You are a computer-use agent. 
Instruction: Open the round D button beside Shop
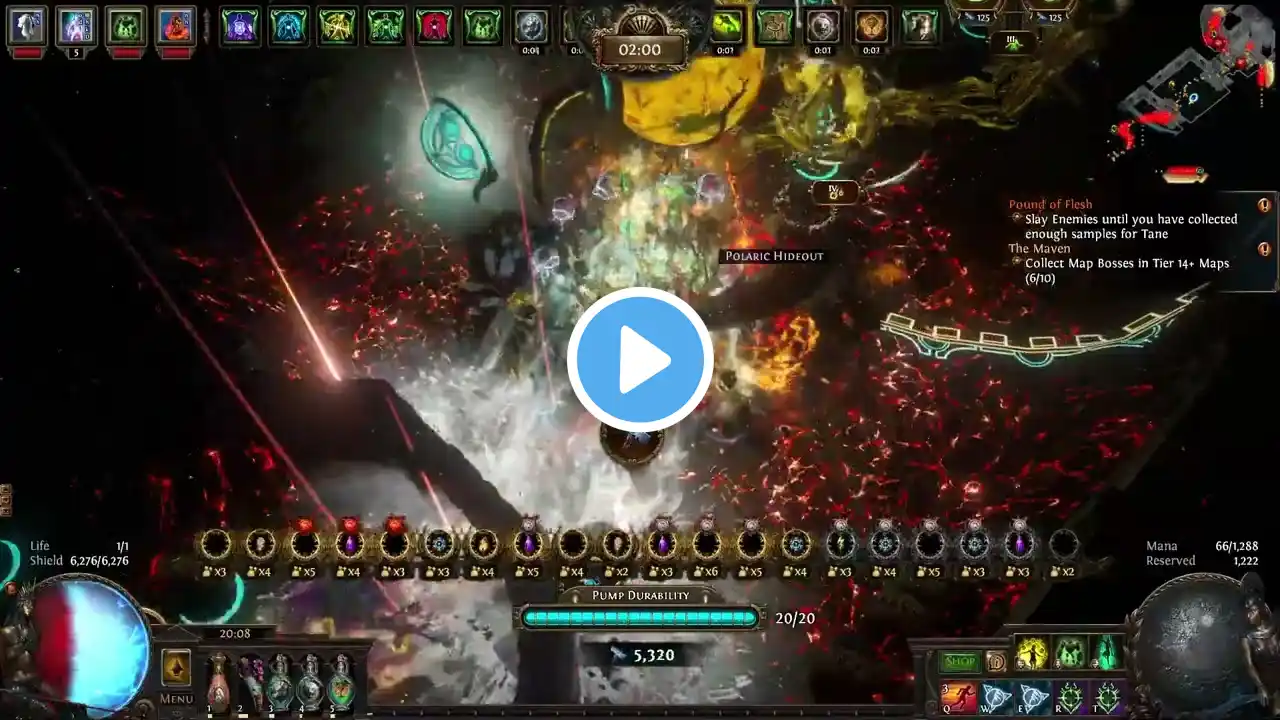click(x=996, y=662)
